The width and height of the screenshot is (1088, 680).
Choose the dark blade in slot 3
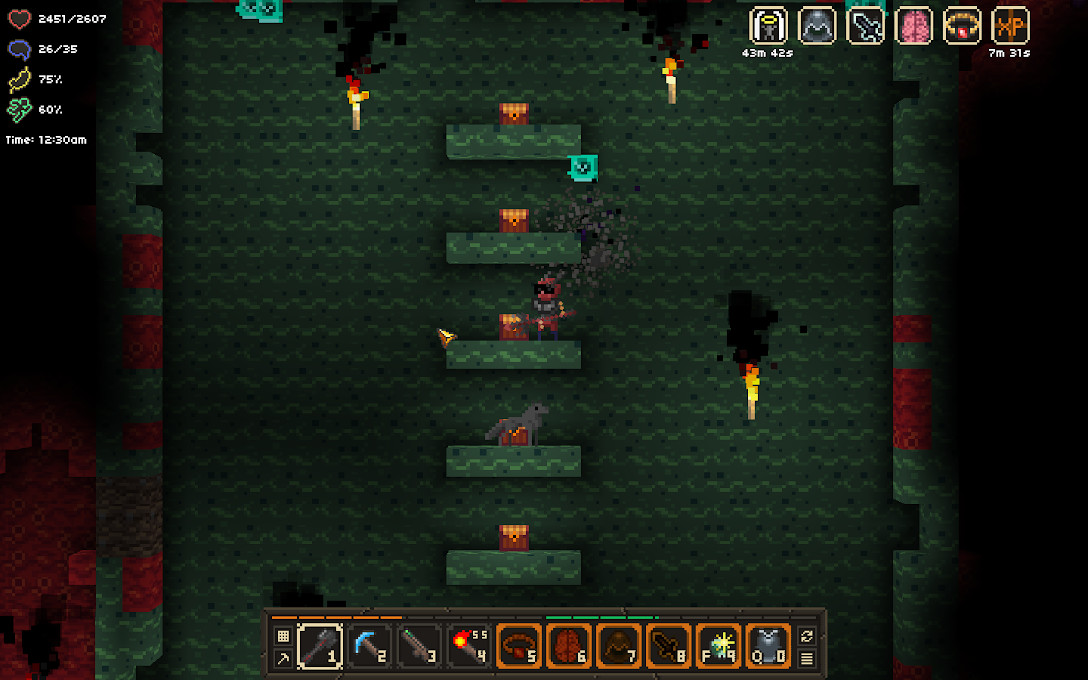[x=420, y=645]
